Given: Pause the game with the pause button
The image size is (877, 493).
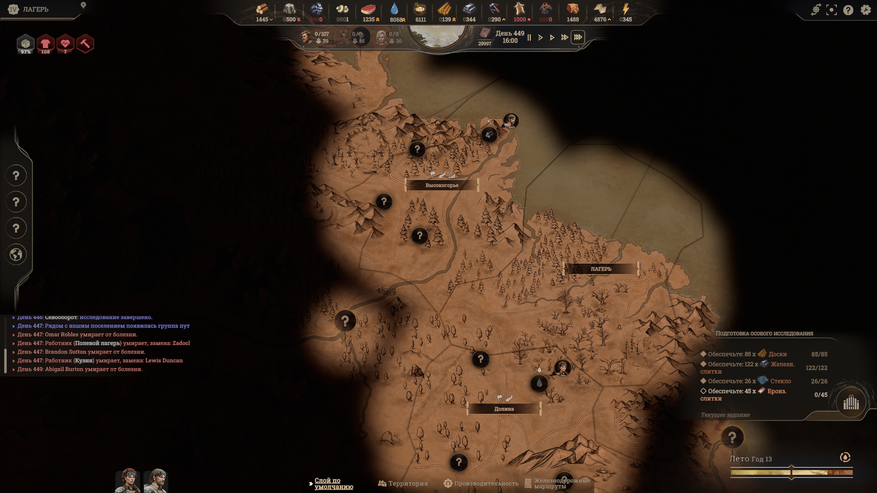Looking at the screenshot, I should tap(529, 38).
